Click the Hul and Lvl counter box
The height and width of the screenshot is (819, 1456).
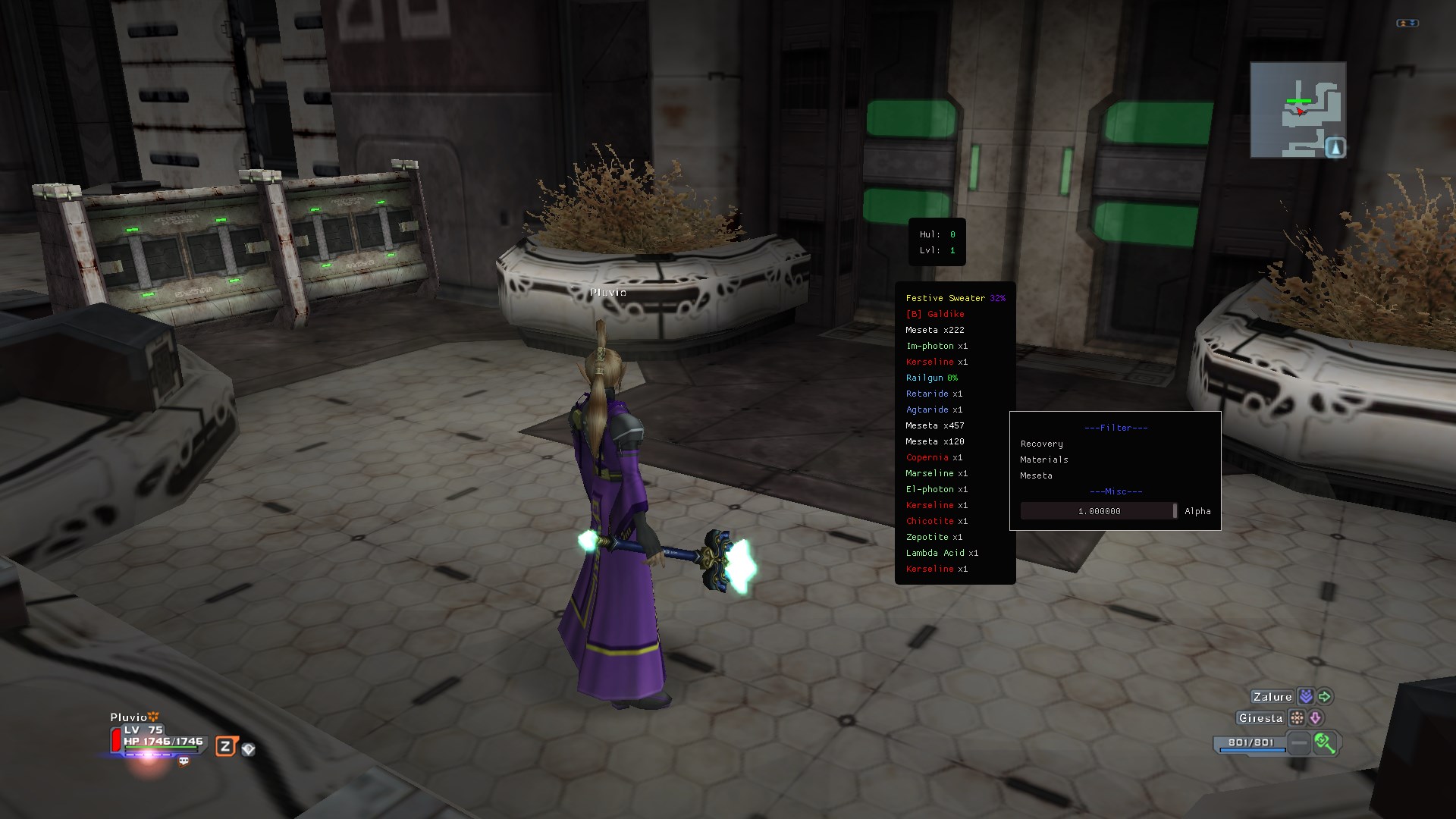pyautogui.click(x=937, y=242)
